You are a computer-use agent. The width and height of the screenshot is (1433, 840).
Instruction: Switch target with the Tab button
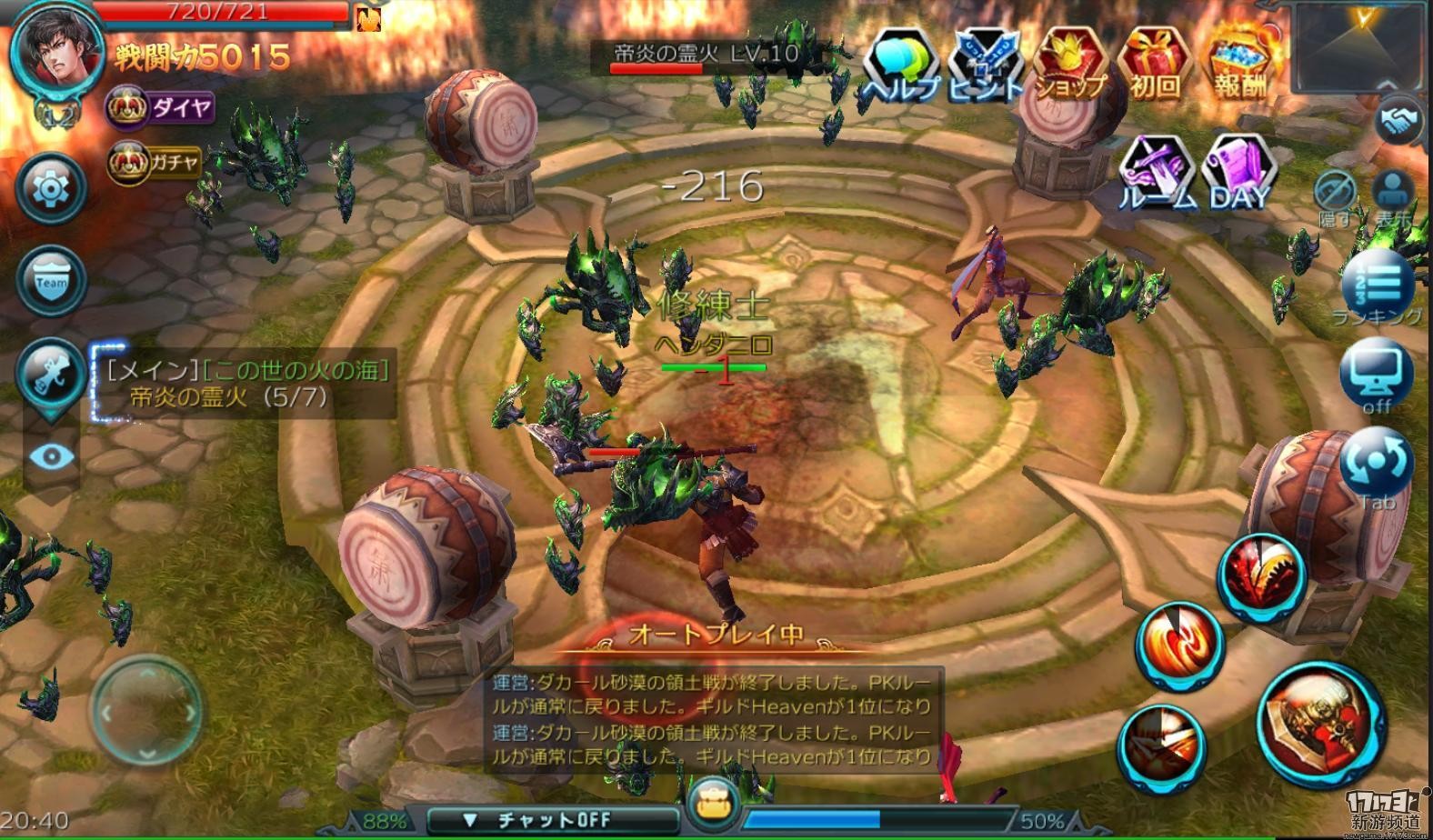point(1377,465)
